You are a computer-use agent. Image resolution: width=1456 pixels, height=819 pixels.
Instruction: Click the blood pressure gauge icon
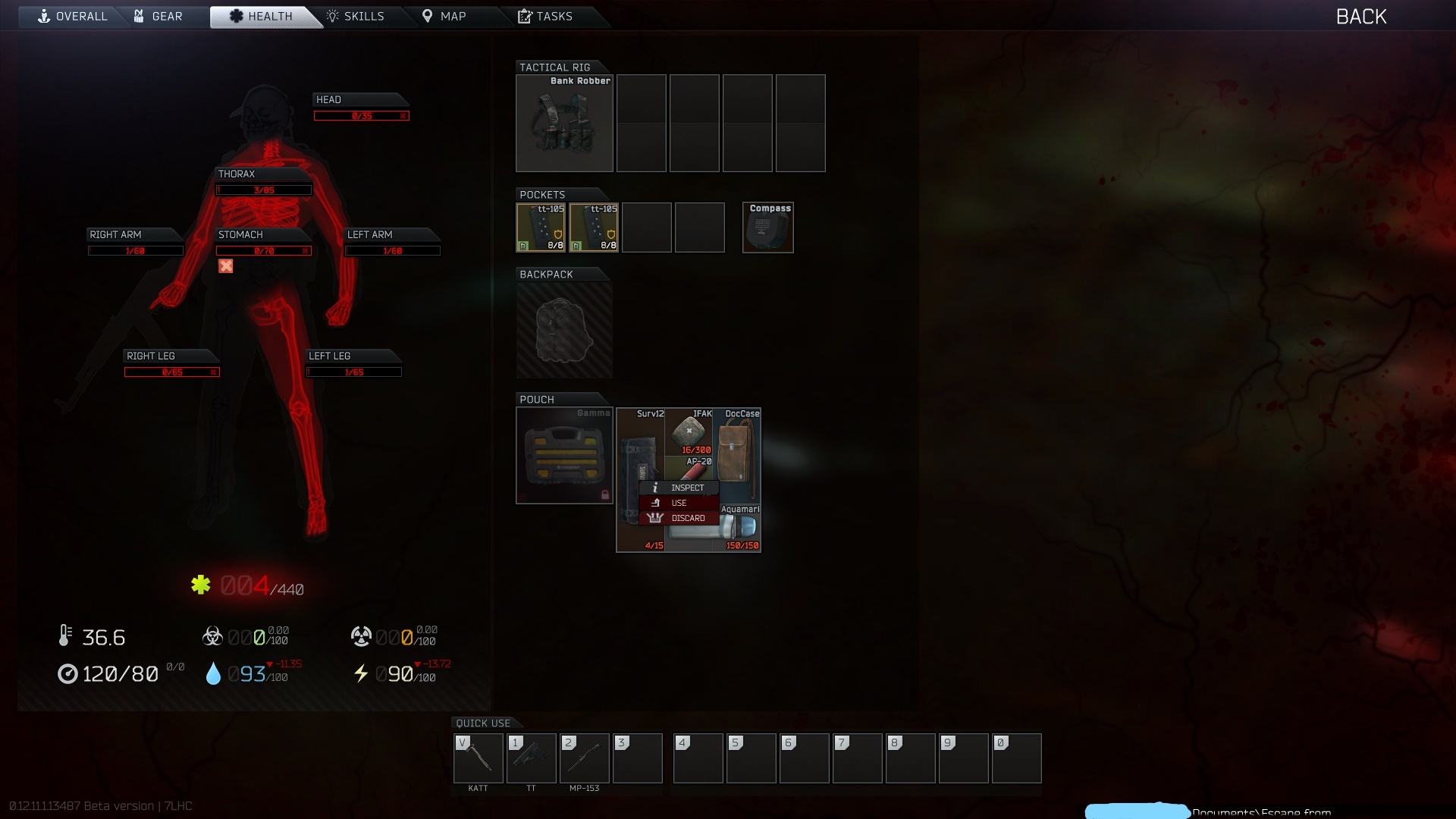[67, 674]
